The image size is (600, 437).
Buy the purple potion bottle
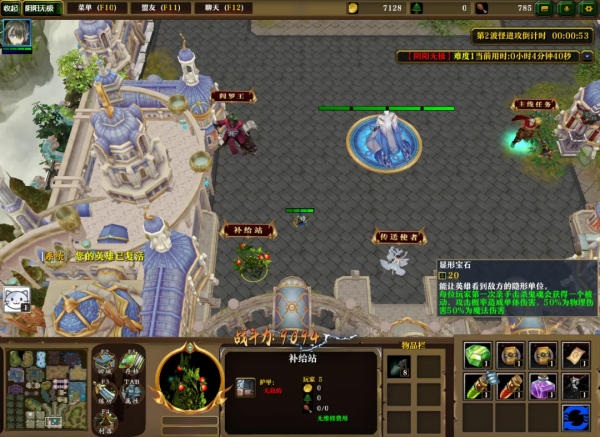coord(541,385)
